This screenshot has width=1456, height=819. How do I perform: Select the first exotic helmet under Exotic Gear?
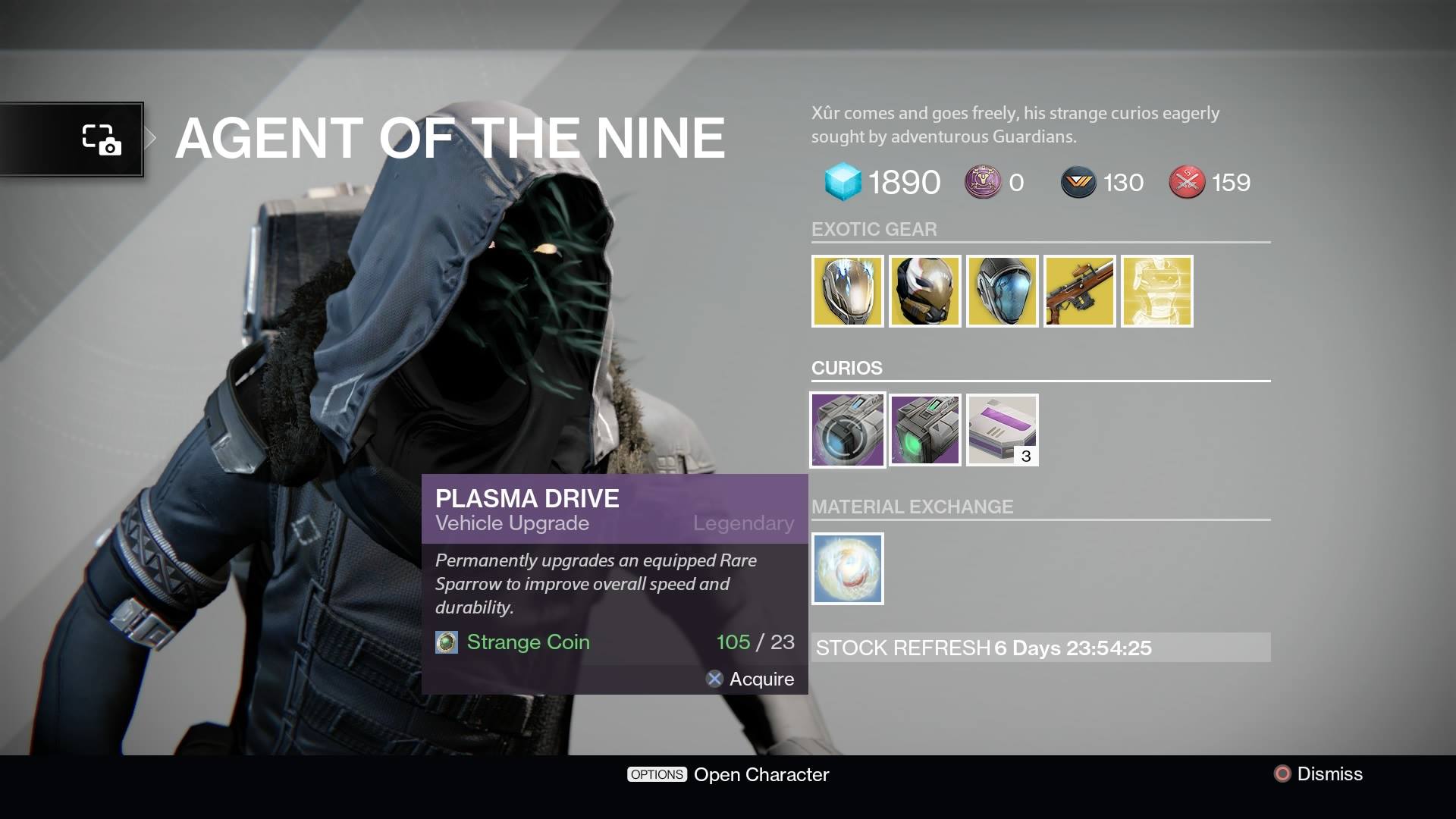click(x=847, y=290)
